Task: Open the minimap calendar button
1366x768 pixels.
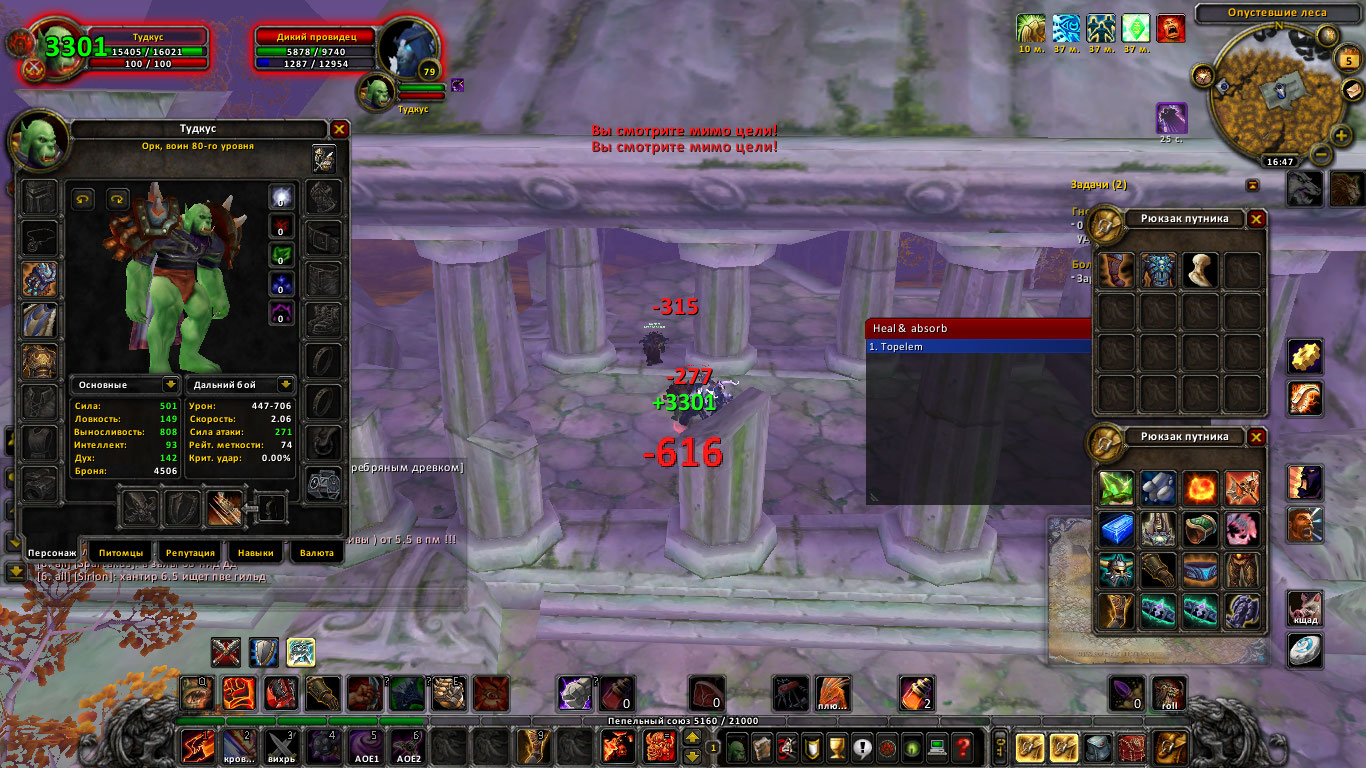Action: (1346, 61)
